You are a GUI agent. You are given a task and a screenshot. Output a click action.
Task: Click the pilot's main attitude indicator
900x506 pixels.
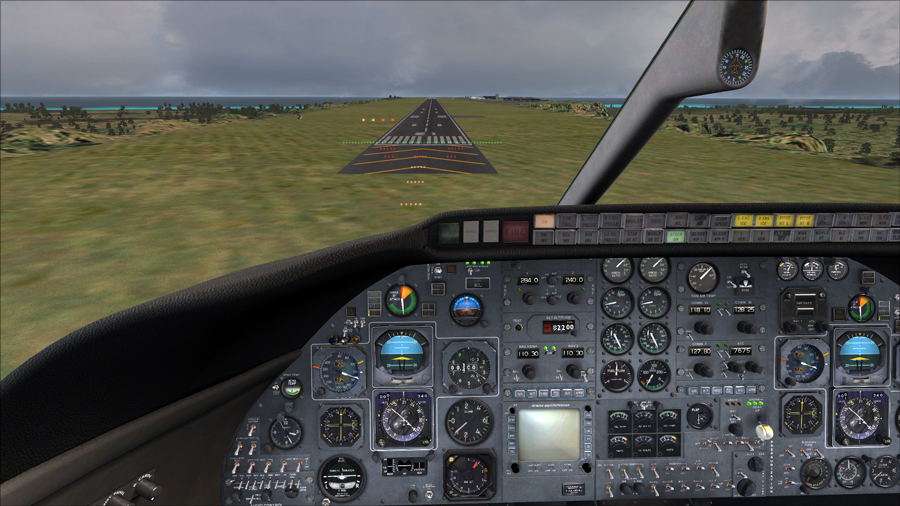pyautogui.click(x=402, y=353)
